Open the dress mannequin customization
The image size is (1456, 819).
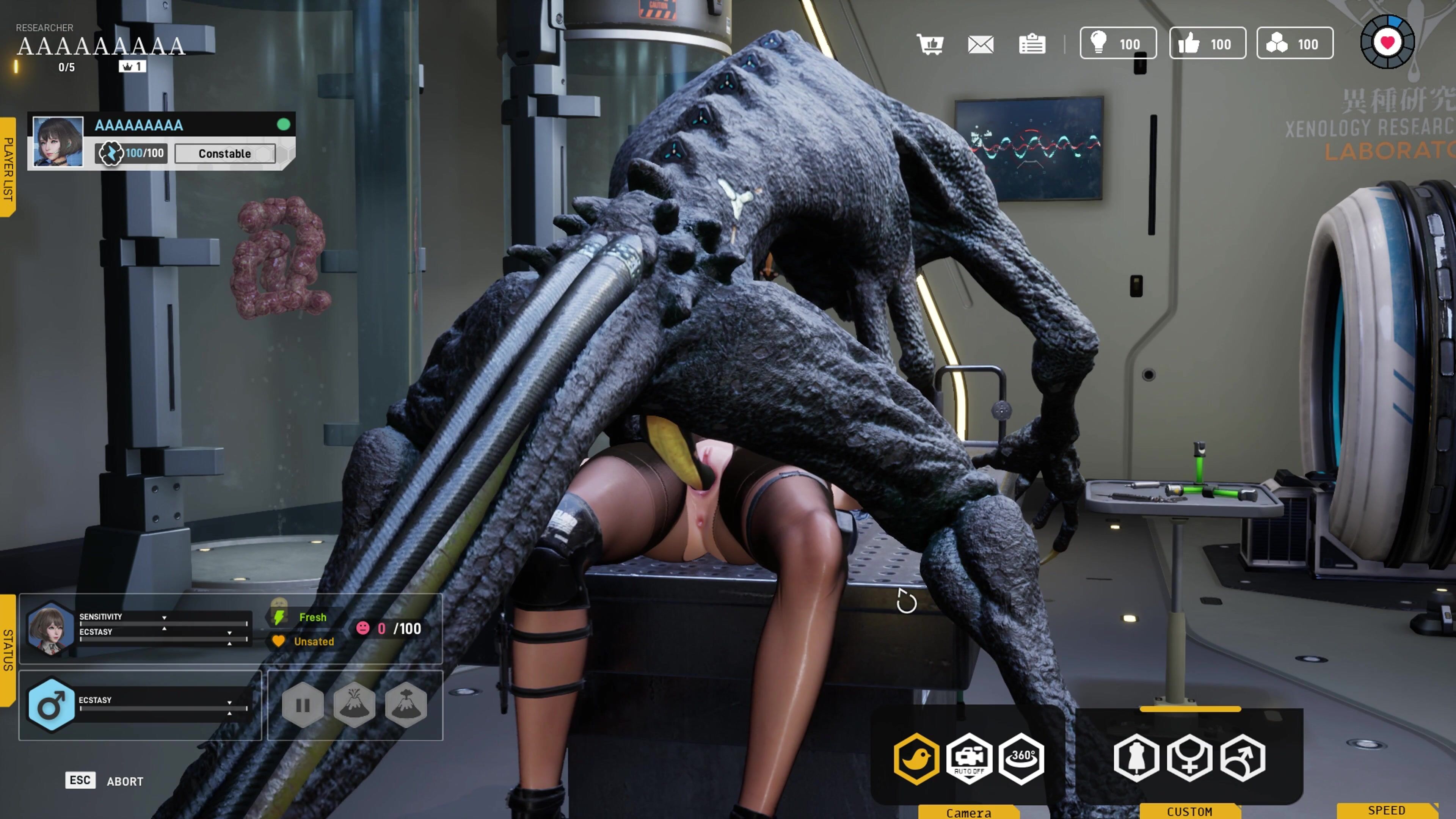[x=1136, y=758]
